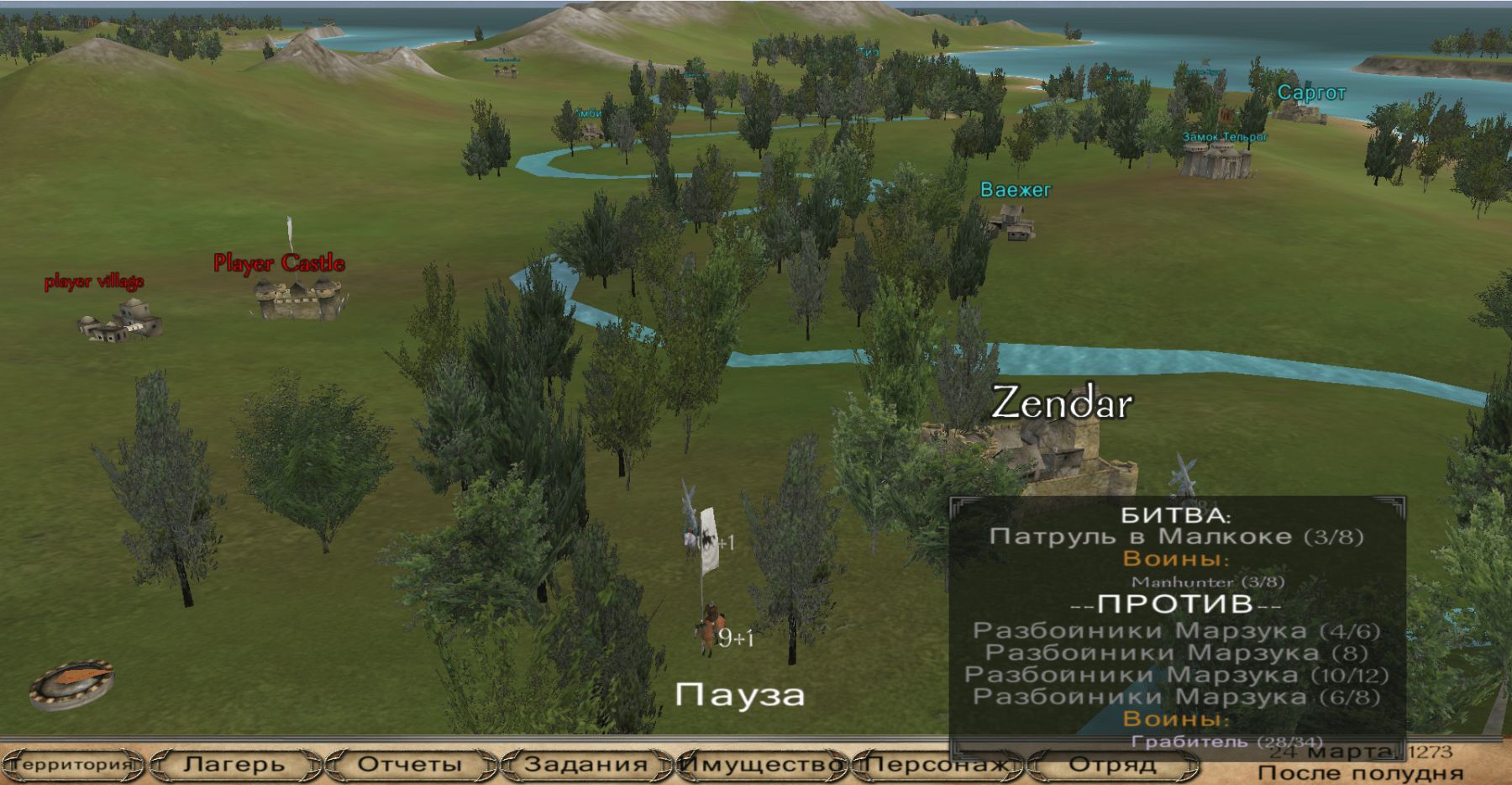Open the Территория menu button

click(74, 765)
